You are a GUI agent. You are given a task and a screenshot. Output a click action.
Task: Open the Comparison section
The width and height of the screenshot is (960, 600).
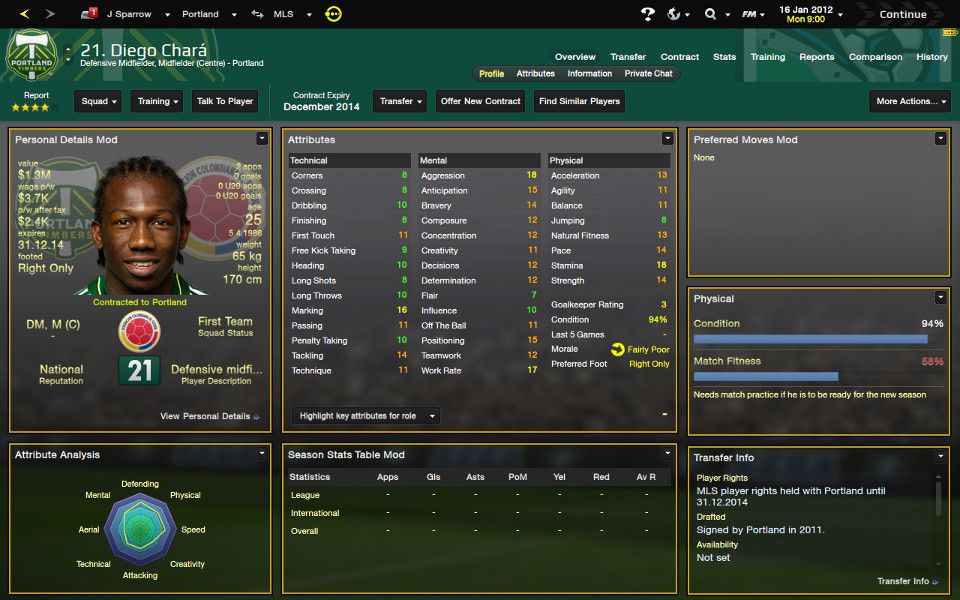875,57
